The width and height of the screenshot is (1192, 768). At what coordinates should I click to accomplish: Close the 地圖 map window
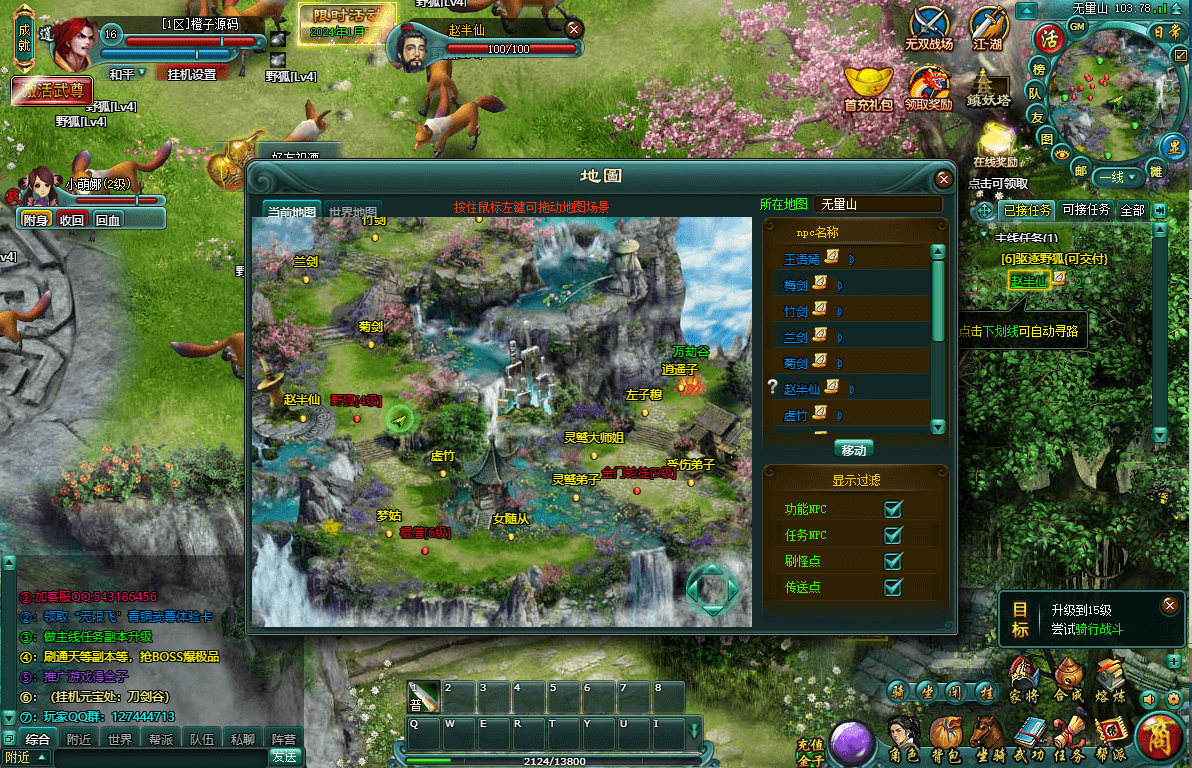[943, 179]
